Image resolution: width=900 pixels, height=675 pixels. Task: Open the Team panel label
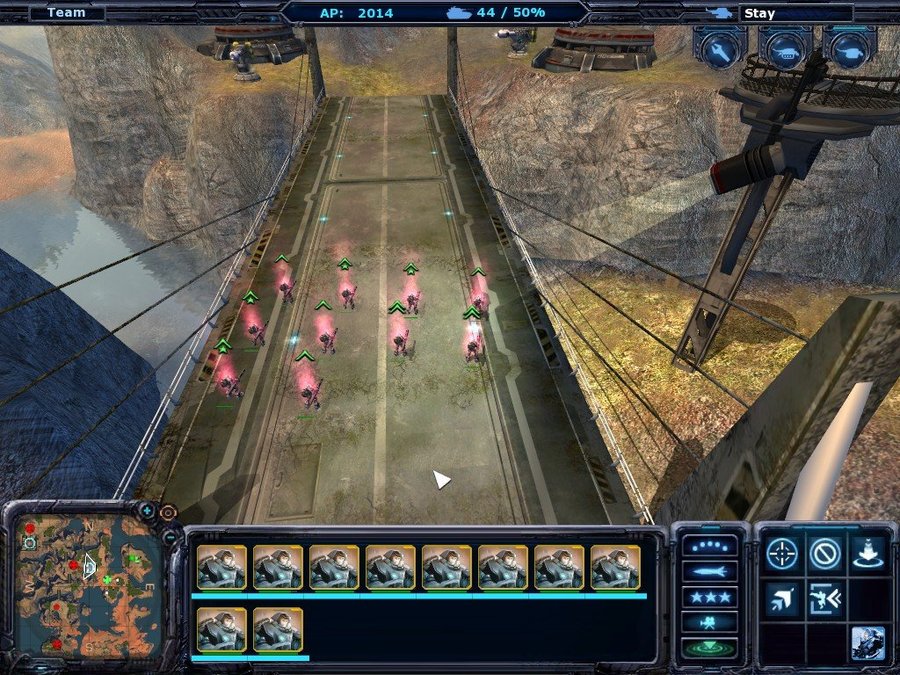pos(66,13)
